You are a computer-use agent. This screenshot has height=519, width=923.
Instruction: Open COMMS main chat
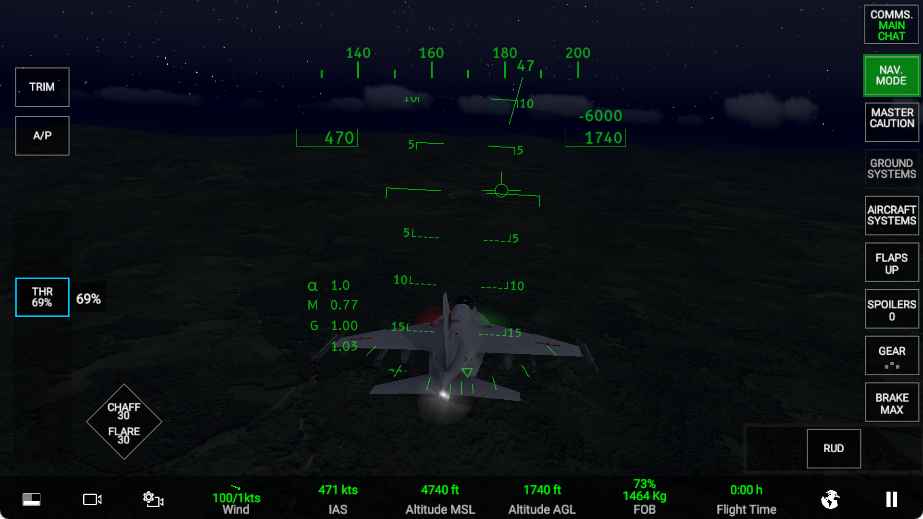pos(891,25)
